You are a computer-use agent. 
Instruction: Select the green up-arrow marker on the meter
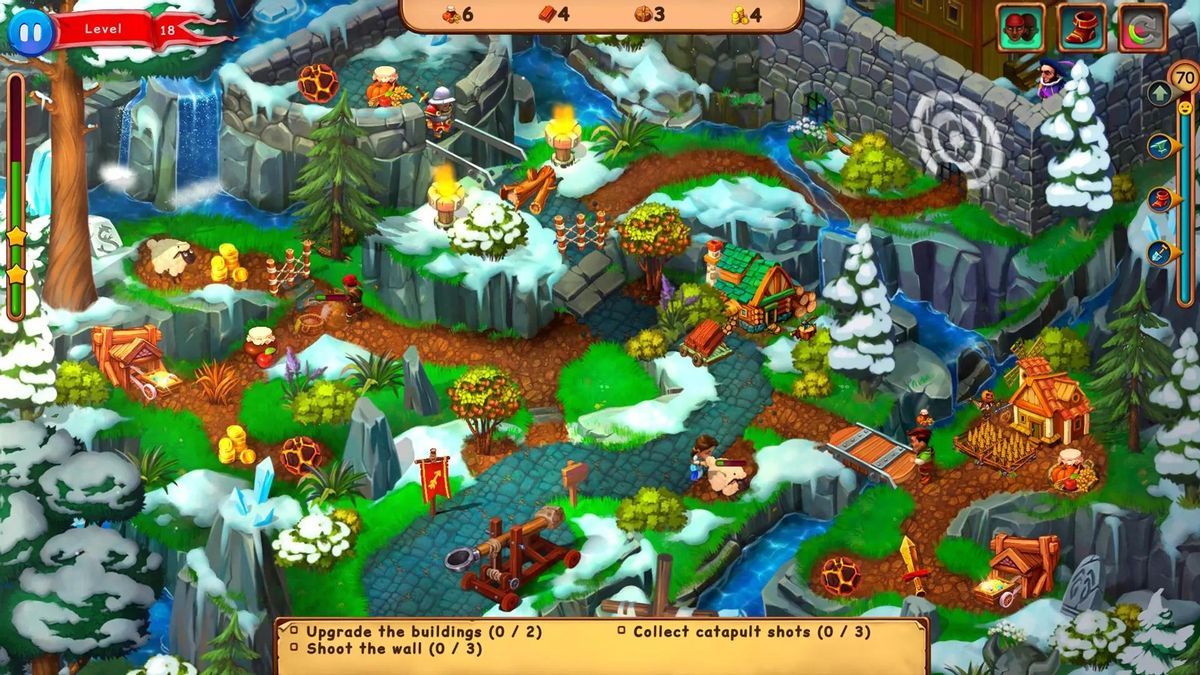[1160, 94]
